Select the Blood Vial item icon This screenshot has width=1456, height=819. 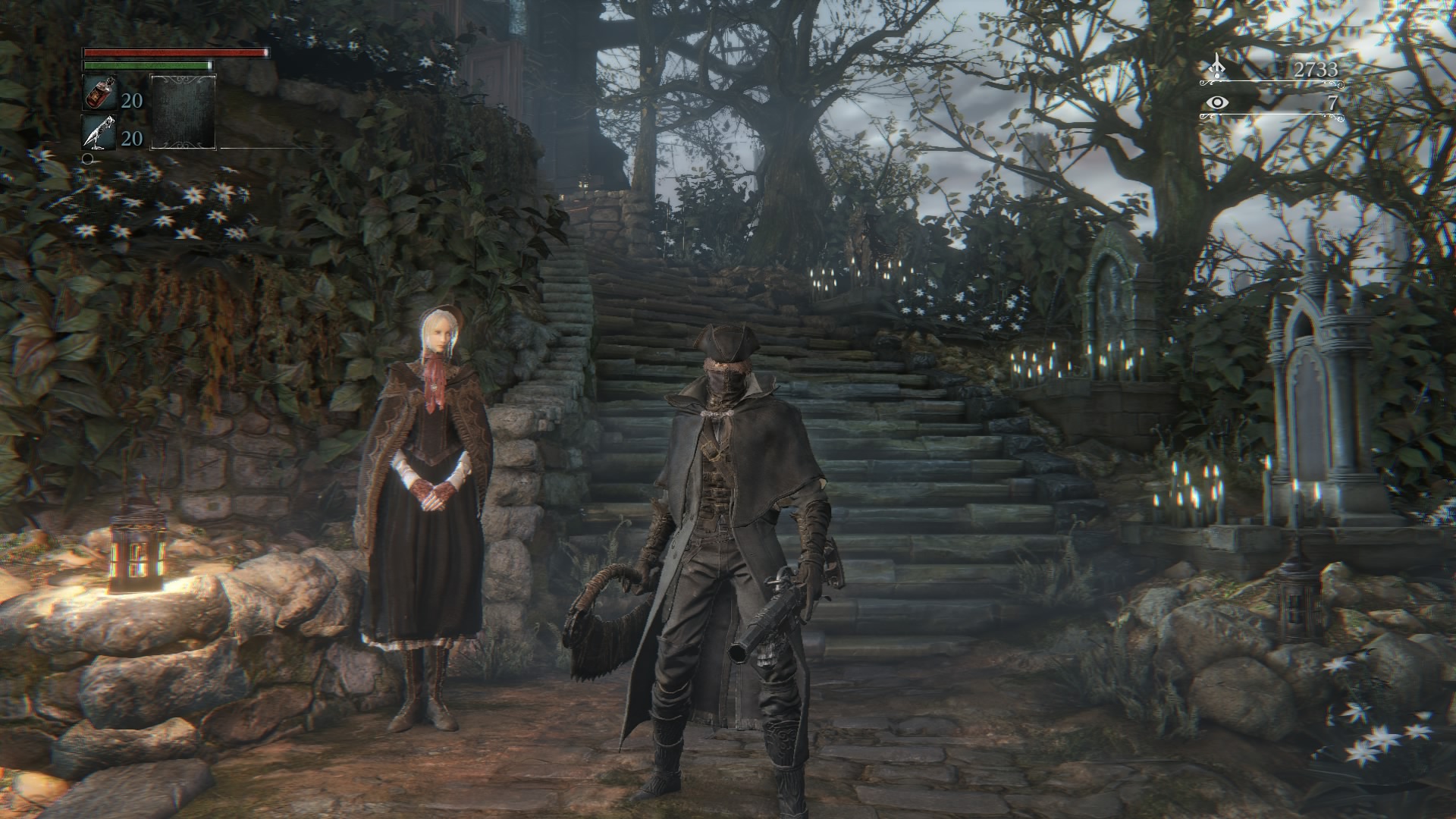99,94
